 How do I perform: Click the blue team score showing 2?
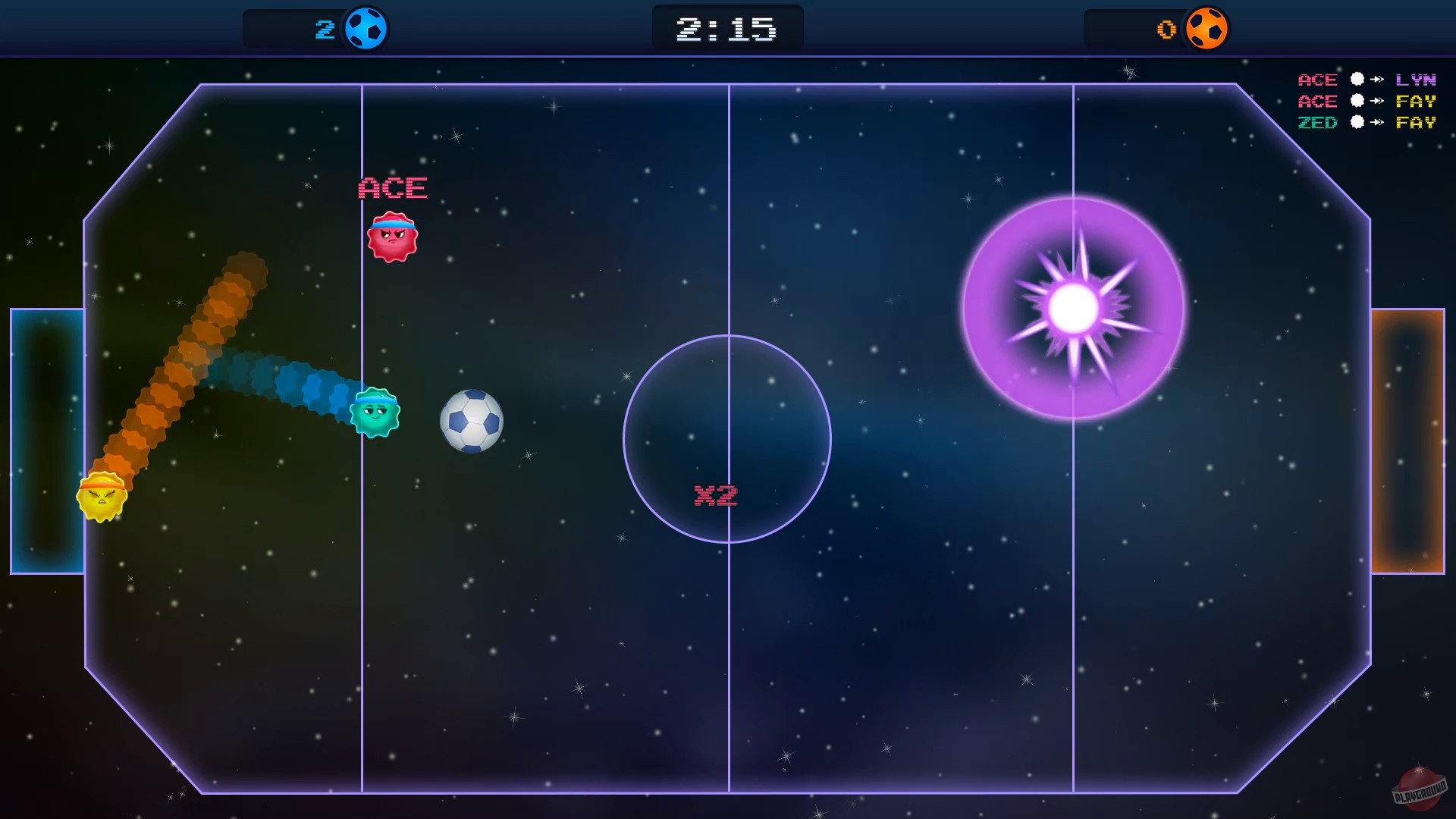point(326,30)
